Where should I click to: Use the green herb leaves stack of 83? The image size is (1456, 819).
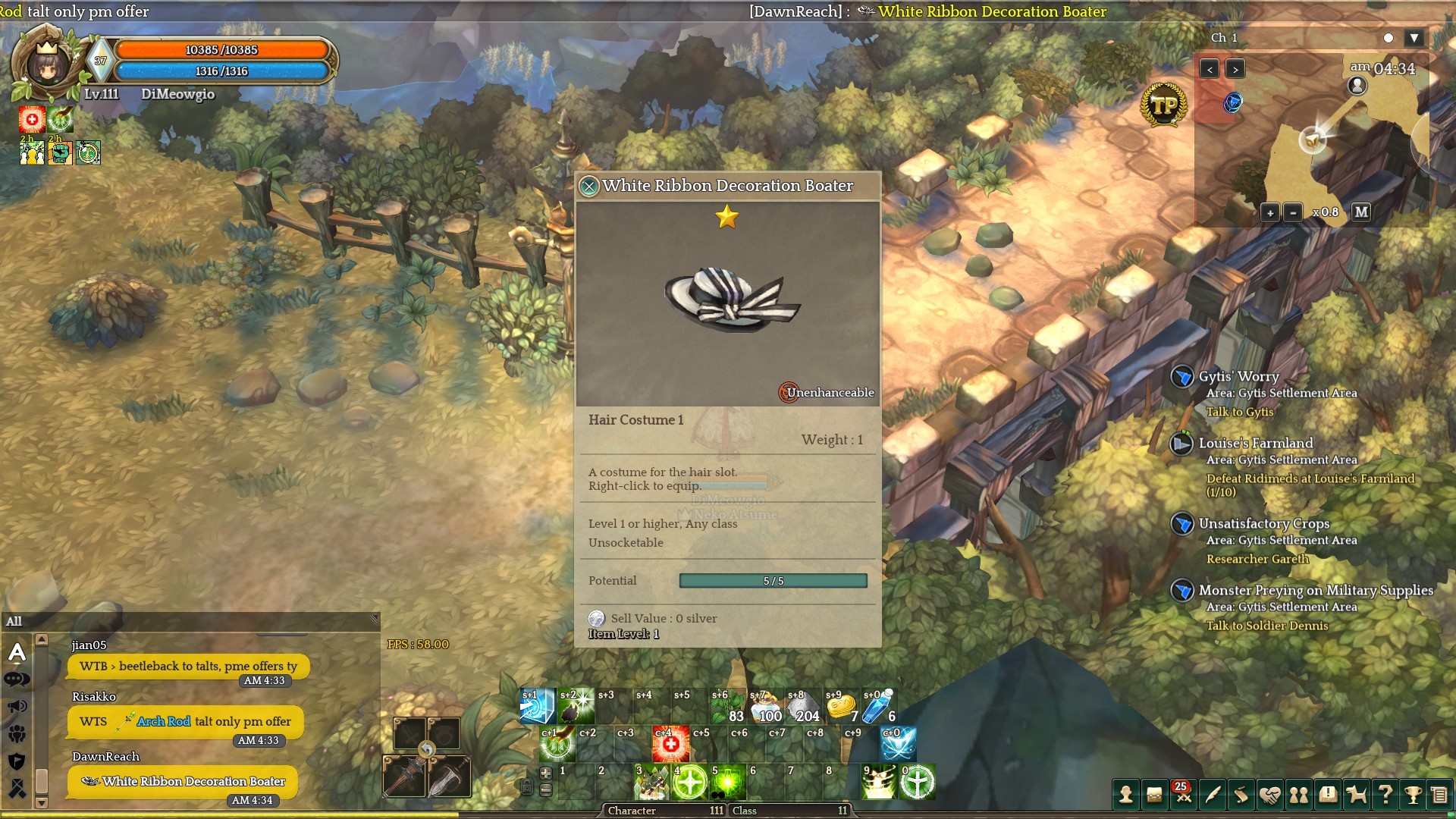pos(727,708)
